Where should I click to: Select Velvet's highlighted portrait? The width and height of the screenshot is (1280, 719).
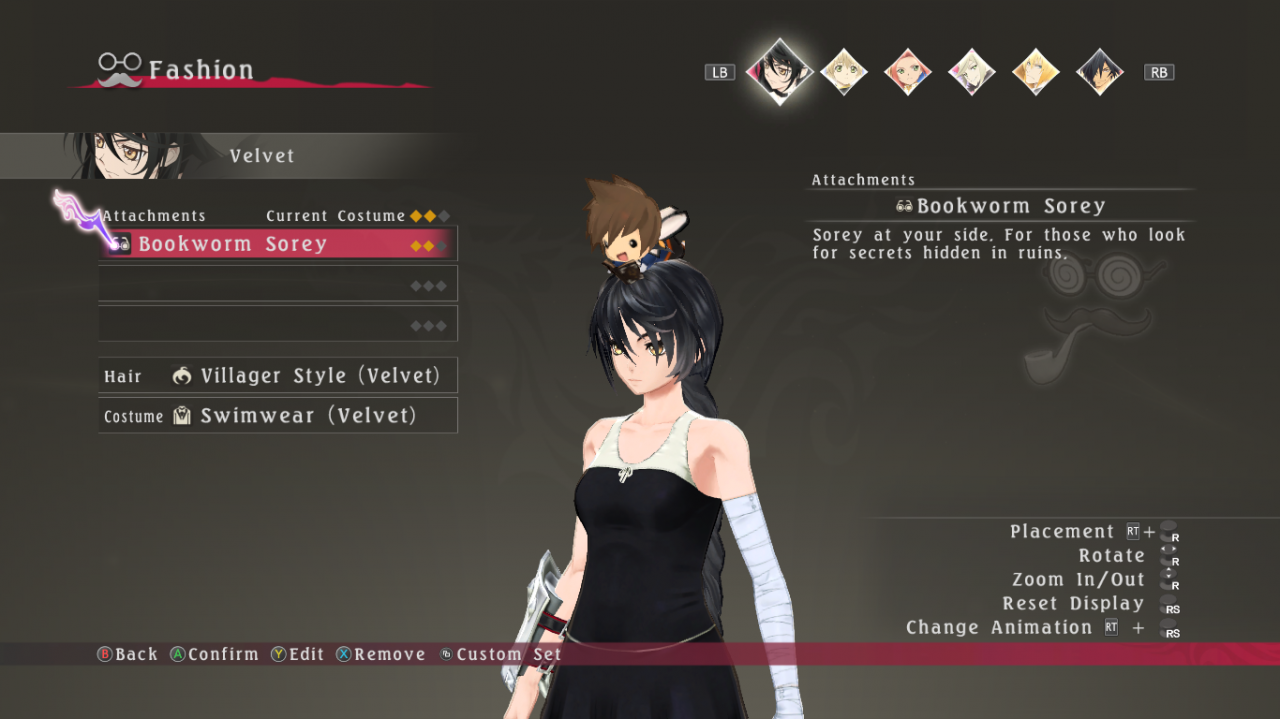pyautogui.click(x=779, y=71)
